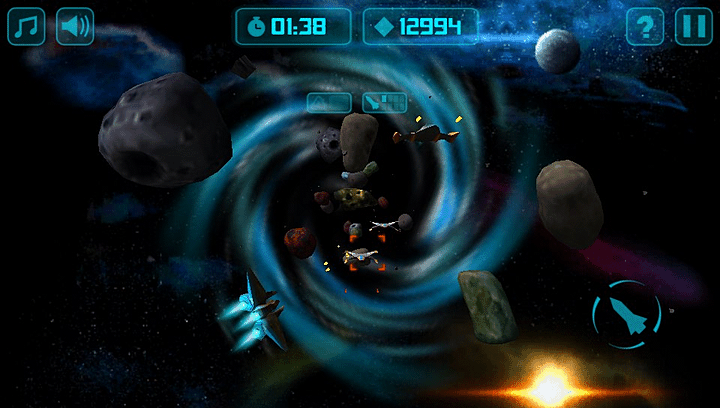The height and width of the screenshot is (408, 720).
Task: Mute the sound effects speaker
Action: 74,26
